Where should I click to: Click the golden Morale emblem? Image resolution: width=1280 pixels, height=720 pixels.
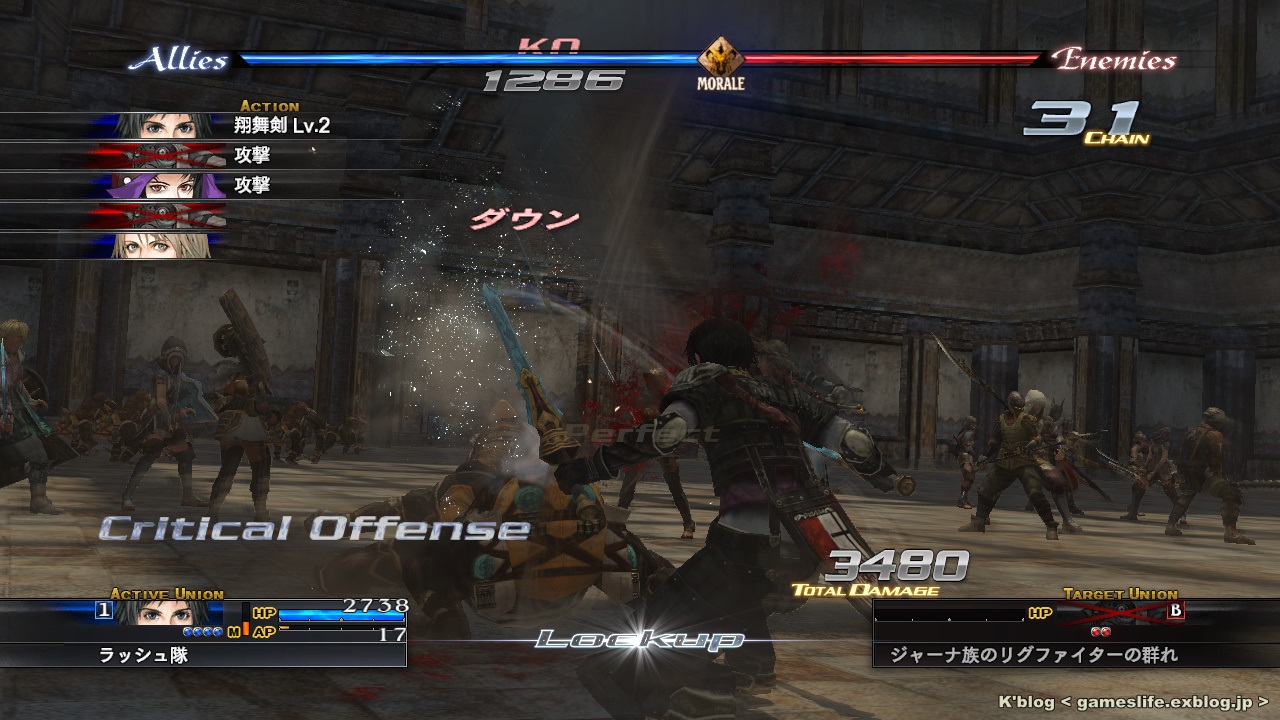pyautogui.click(x=720, y=58)
